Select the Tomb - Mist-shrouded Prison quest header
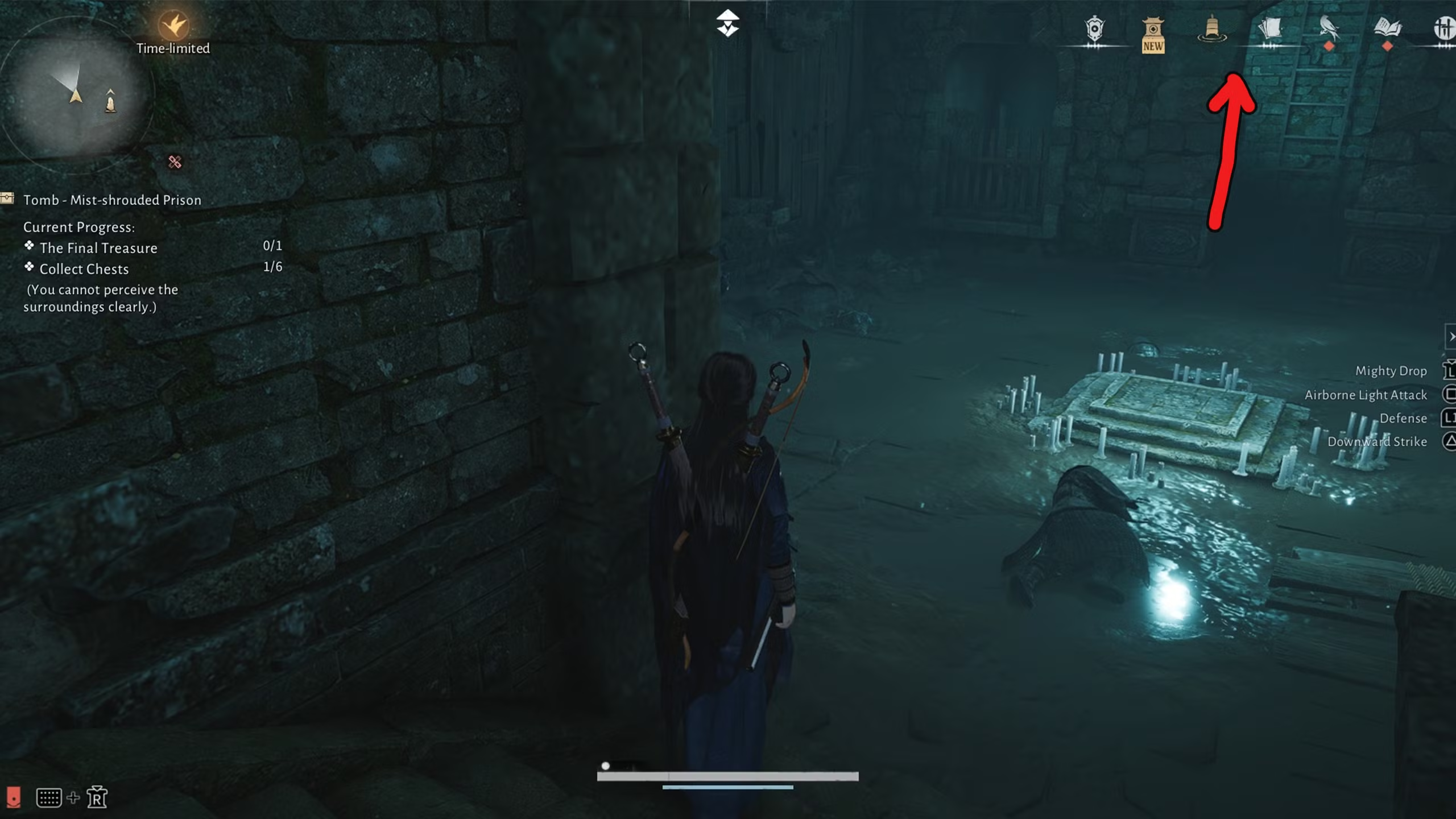 click(x=112, y=200)
